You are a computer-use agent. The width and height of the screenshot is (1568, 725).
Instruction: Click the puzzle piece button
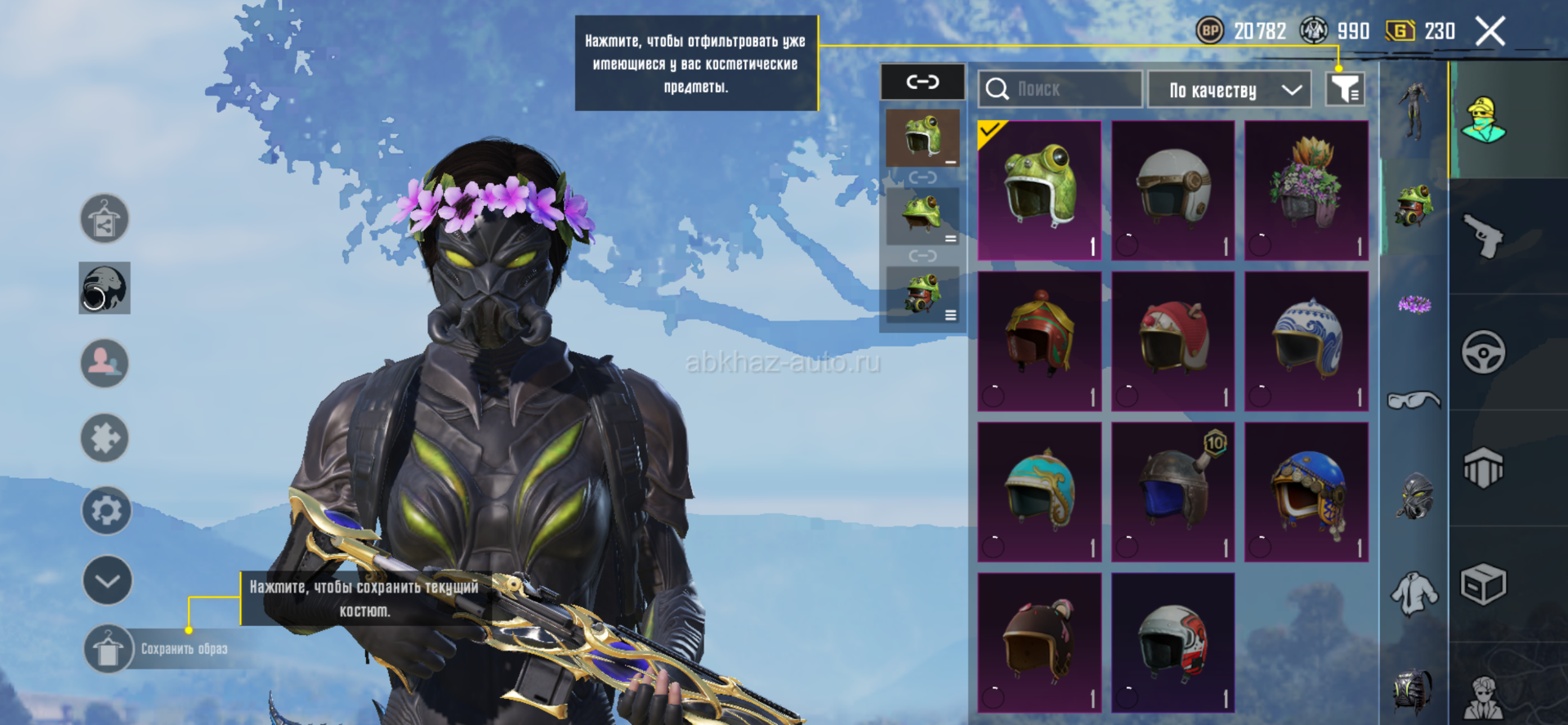(x=105, y=438)
